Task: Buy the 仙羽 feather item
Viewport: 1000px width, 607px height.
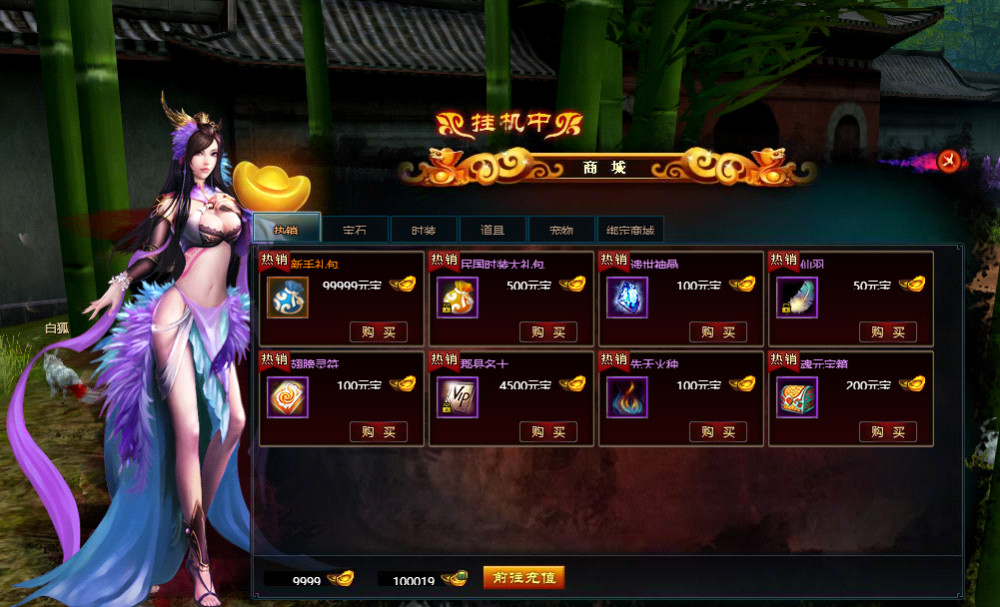Action: pyautogui.click(x=887, y=332)
